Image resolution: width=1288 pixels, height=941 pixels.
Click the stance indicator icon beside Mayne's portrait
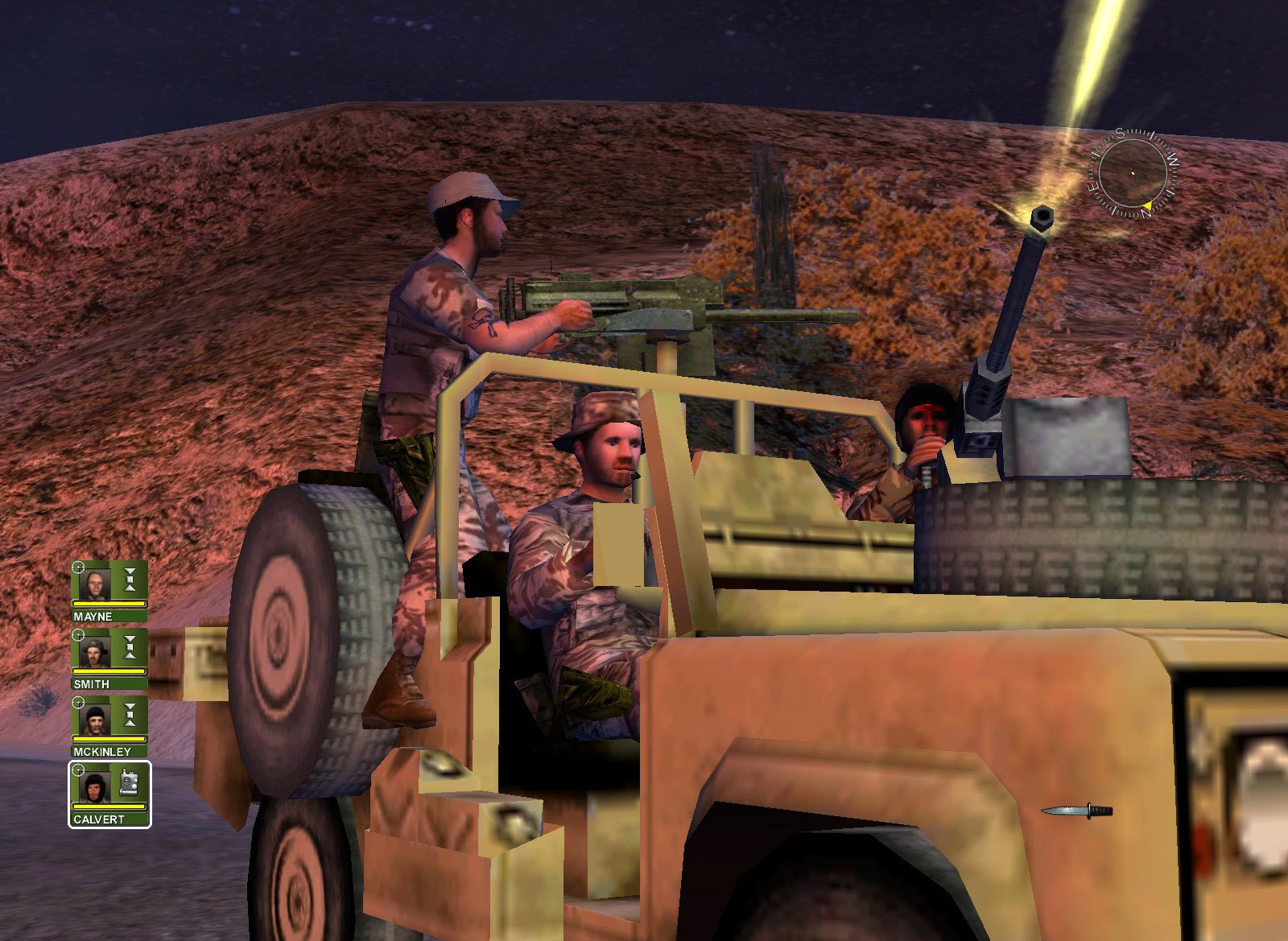coord(128,580)
